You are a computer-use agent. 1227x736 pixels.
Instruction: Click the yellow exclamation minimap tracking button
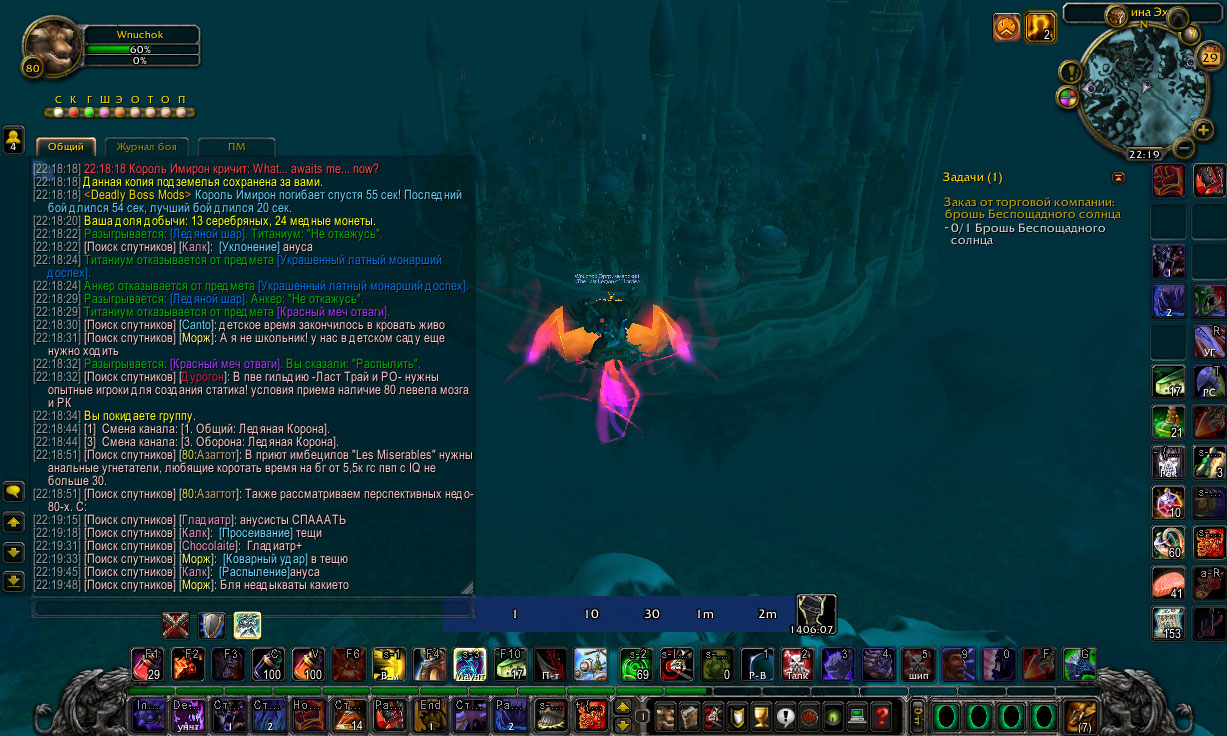tap(1071, 72)
